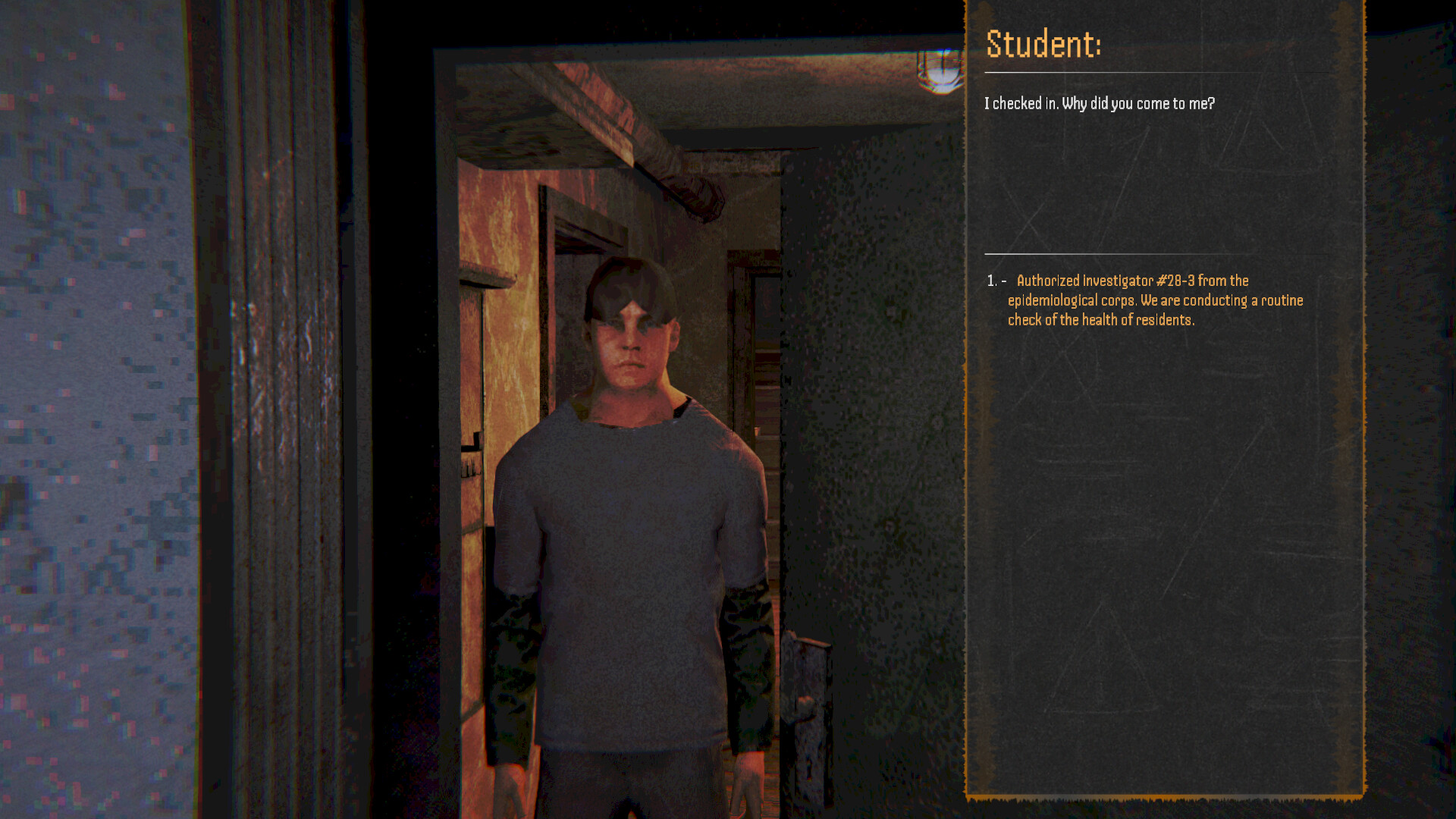The image size is (1456, 819).
Task: Click the question "I checked in. Why did you come to me?"
Action: click(1100, 103)
